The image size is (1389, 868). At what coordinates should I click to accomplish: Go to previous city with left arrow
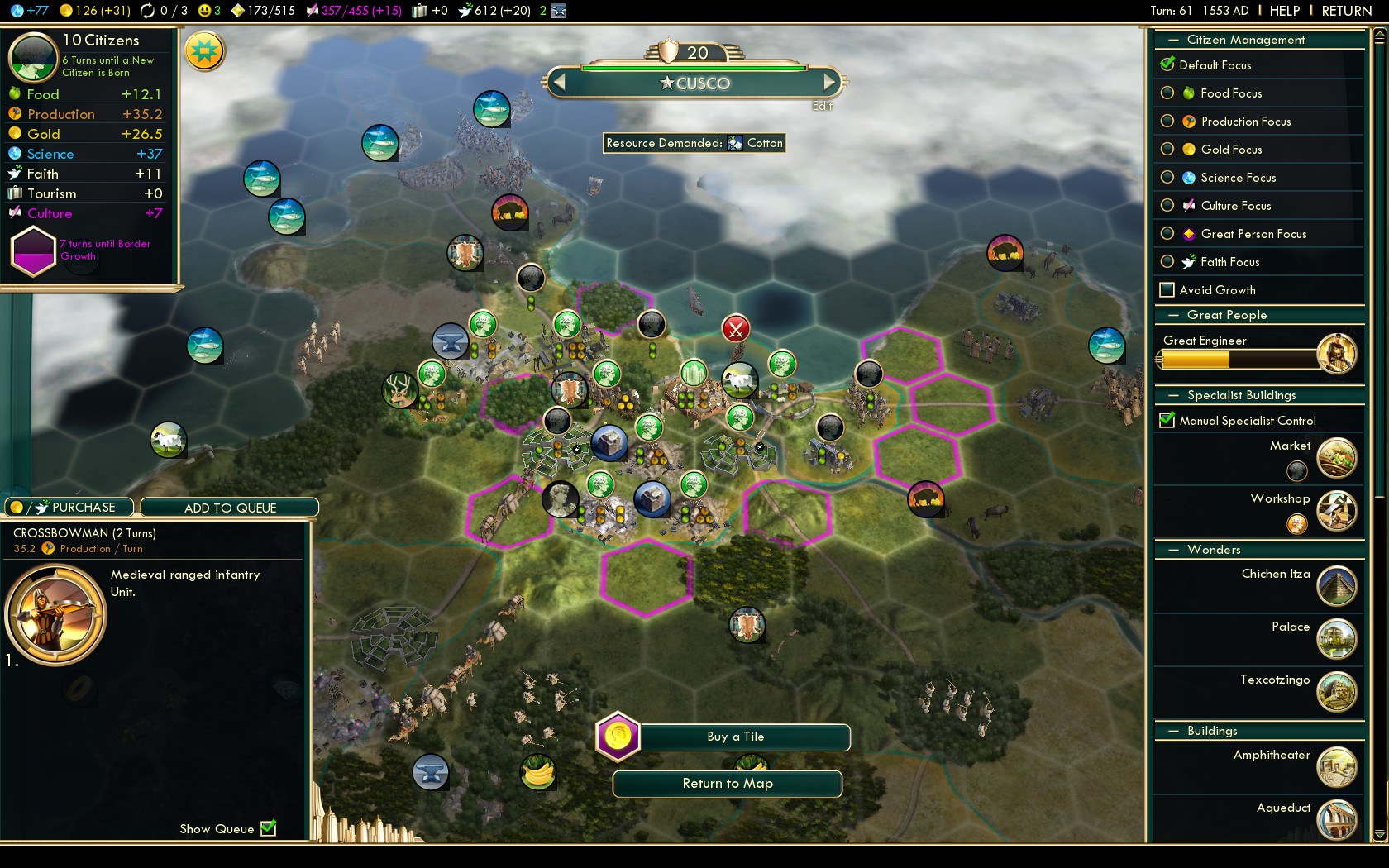click(x=560, y=82)
